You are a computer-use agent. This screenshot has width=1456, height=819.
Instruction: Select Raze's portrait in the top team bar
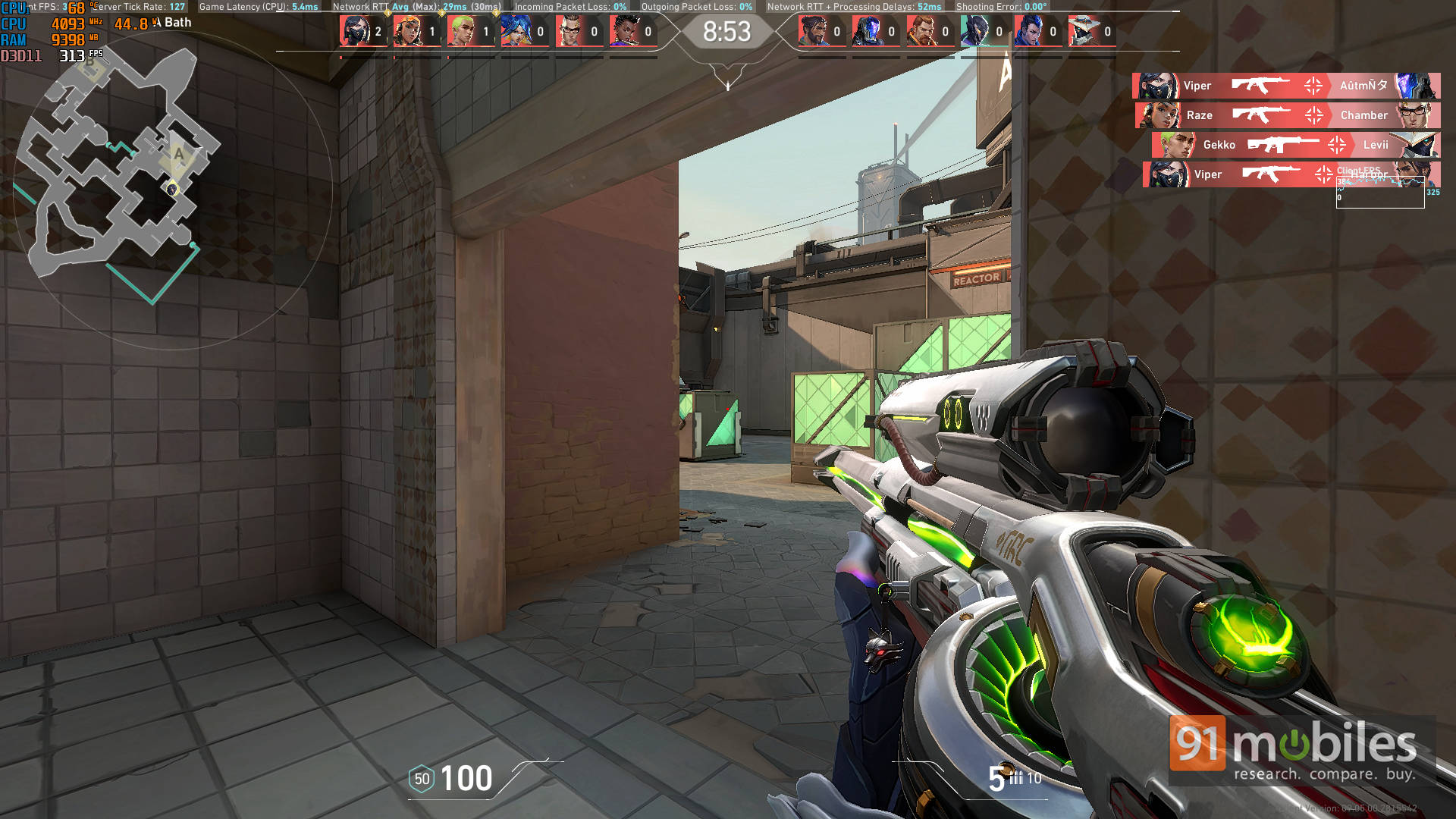coord(409,32)
